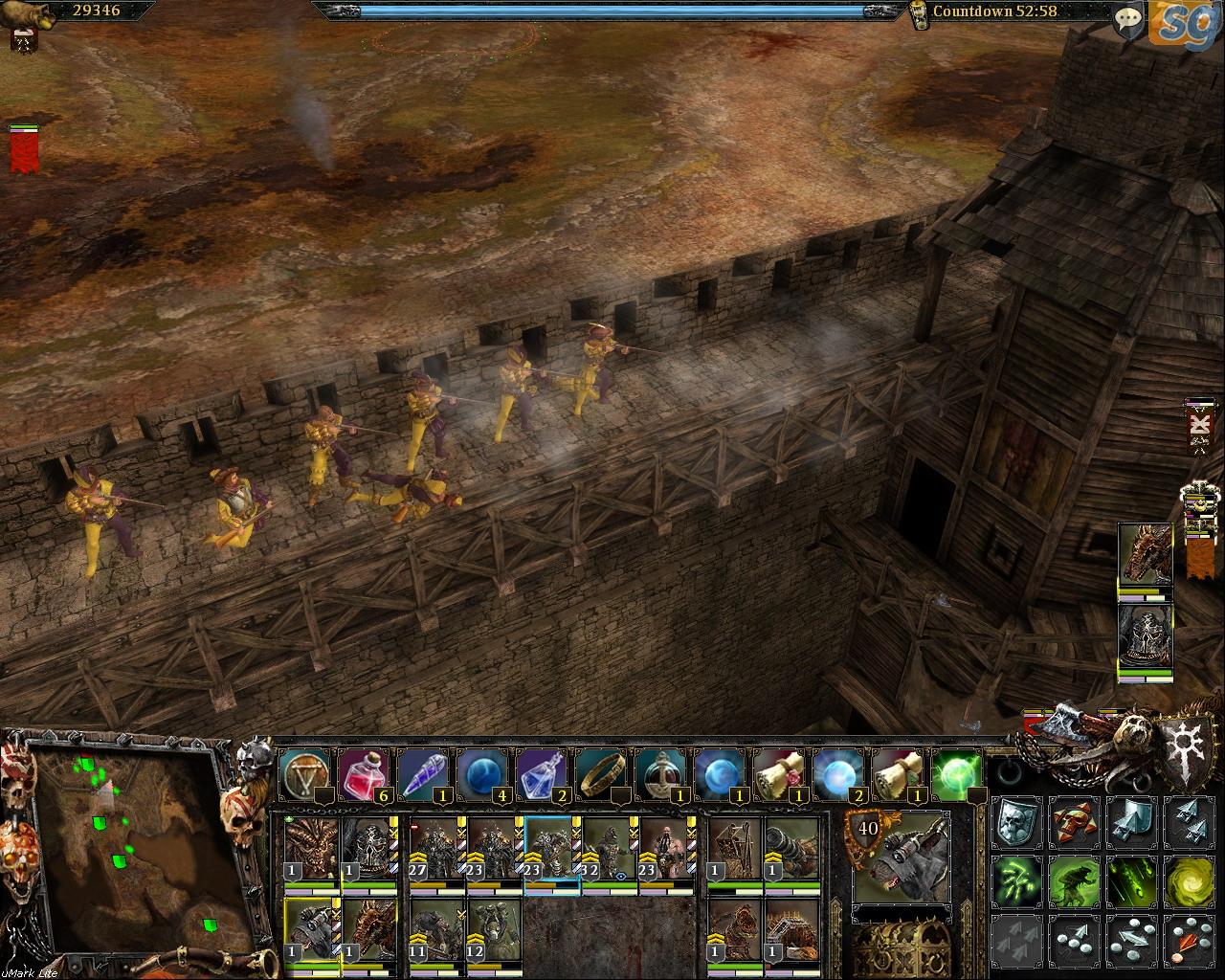Activate the skull shield stance command
The image size is (1225, 980).
coord(1016,823)
